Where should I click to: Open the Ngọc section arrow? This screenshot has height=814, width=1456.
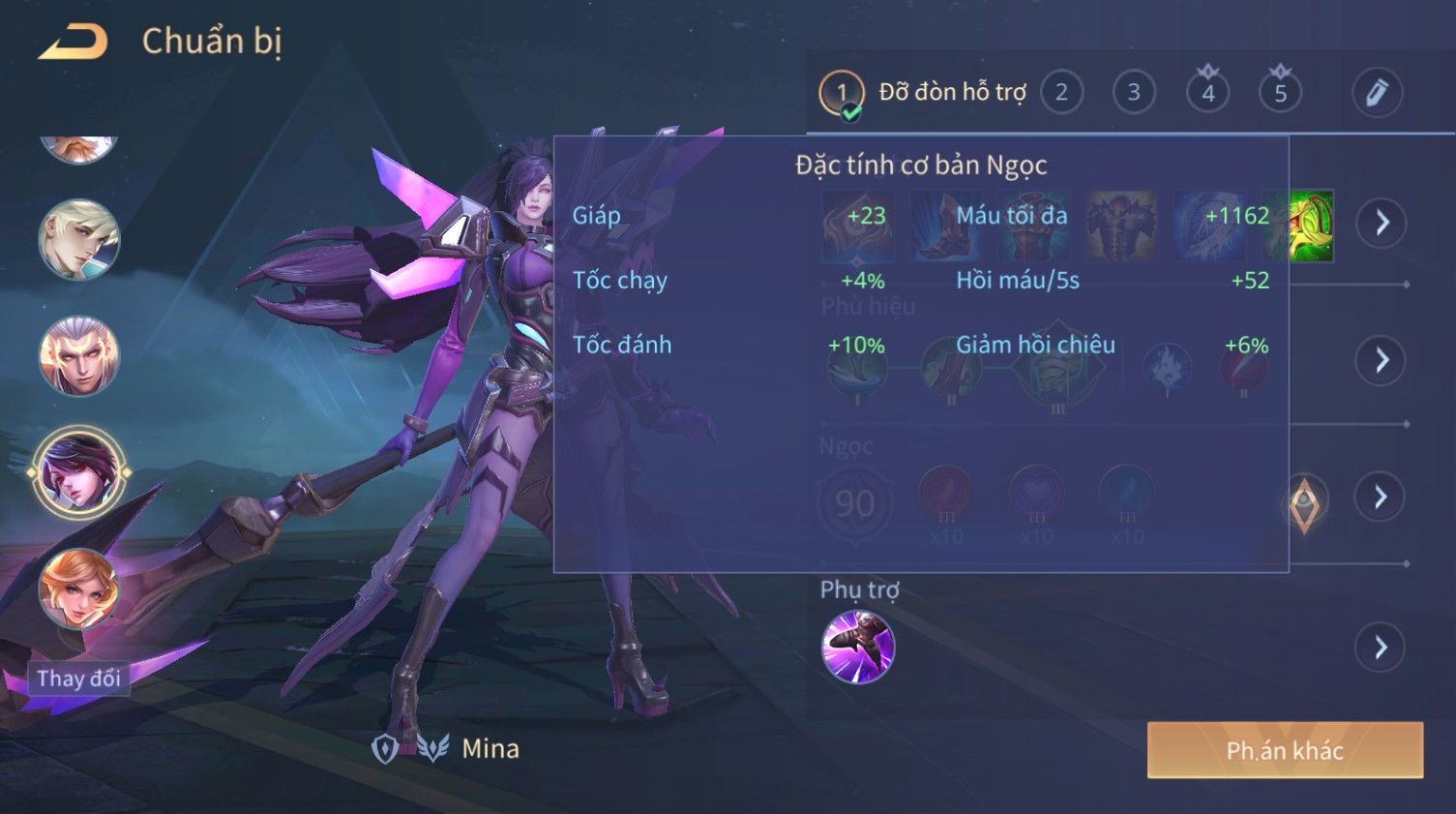point(1381,497)
